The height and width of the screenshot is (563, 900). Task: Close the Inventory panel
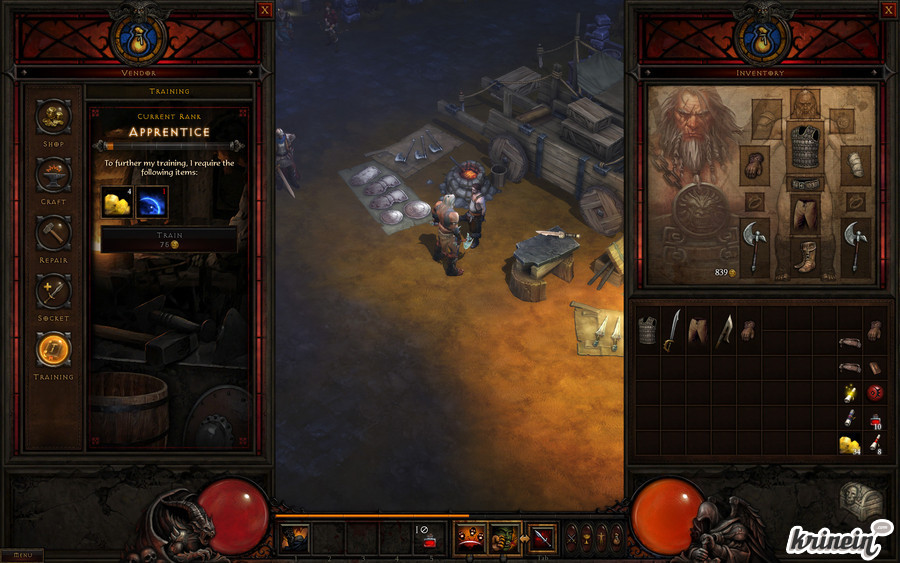888,10
